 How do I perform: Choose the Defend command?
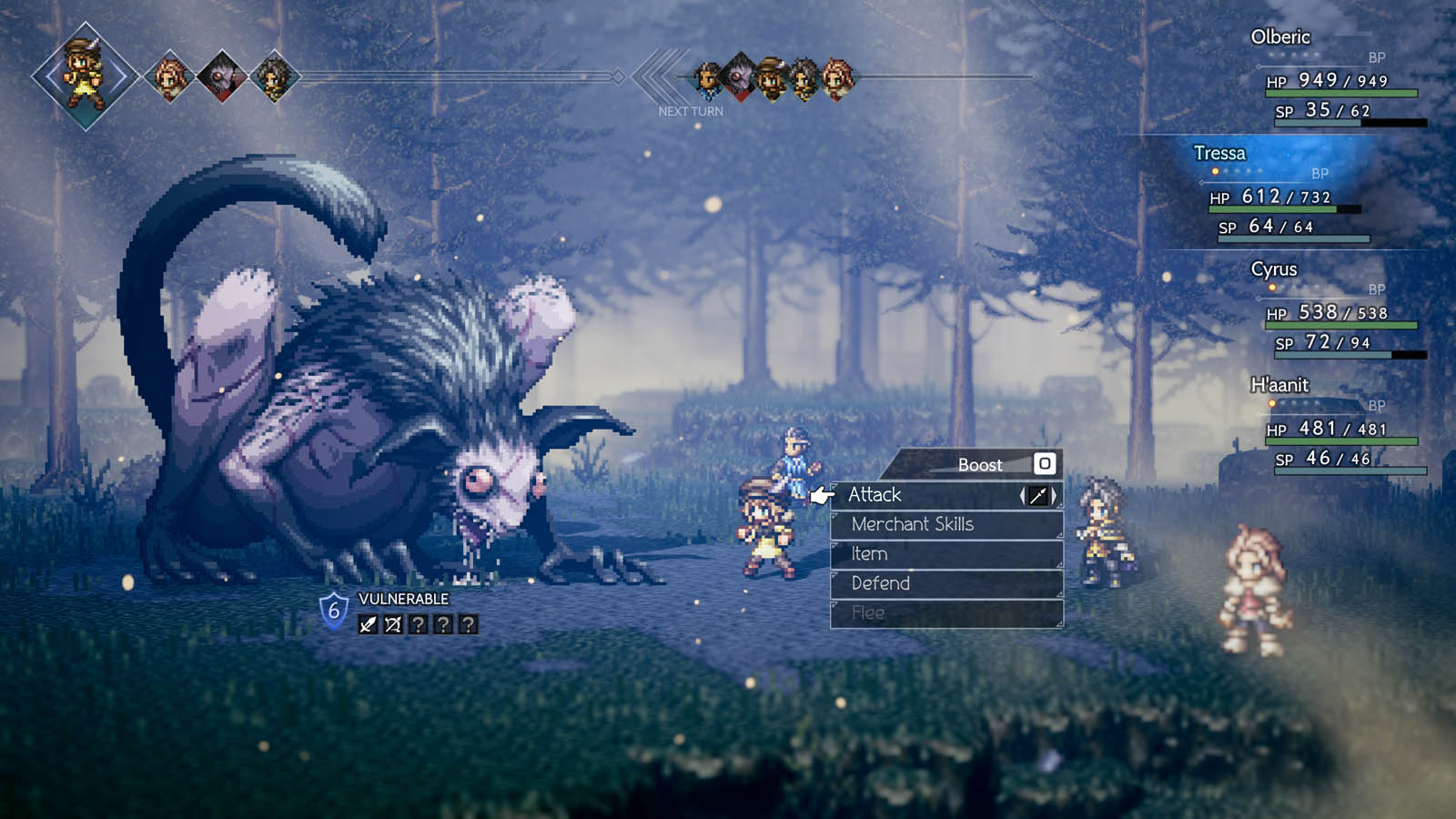(882, 583)
